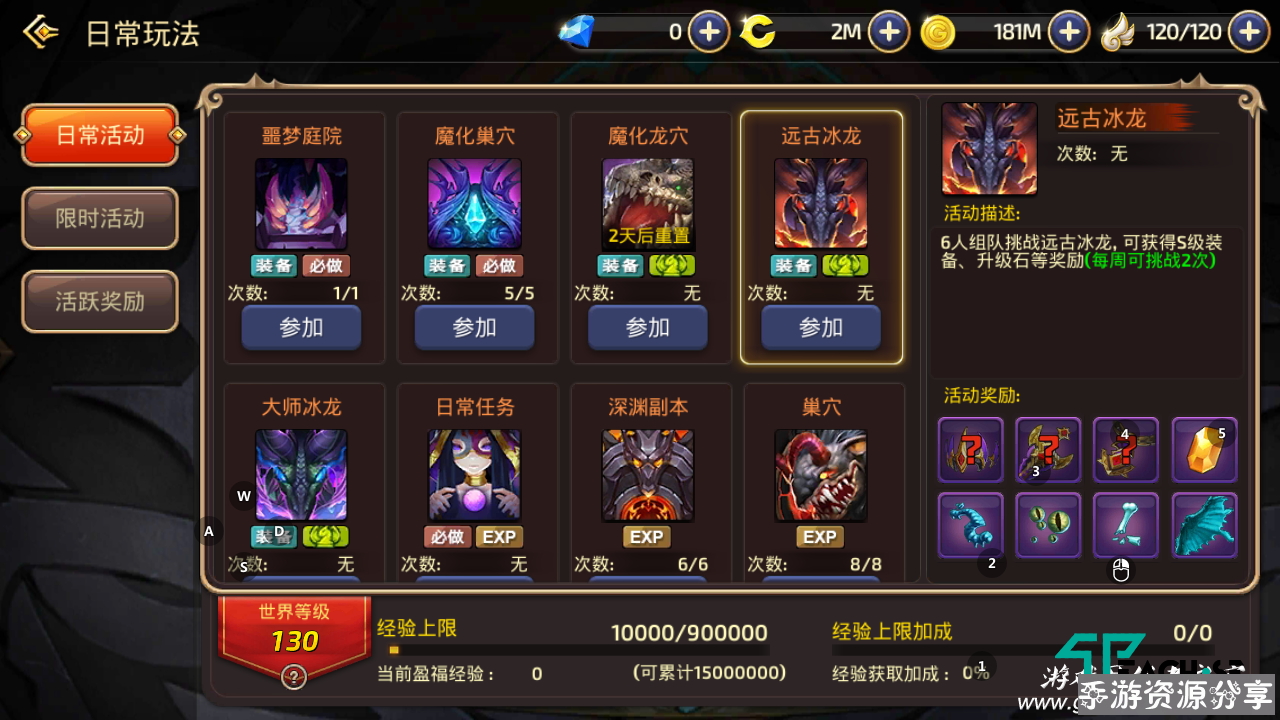Click the yellow upgrade gem reward icon
The image size is (1280, 720).
[1204, 450]
